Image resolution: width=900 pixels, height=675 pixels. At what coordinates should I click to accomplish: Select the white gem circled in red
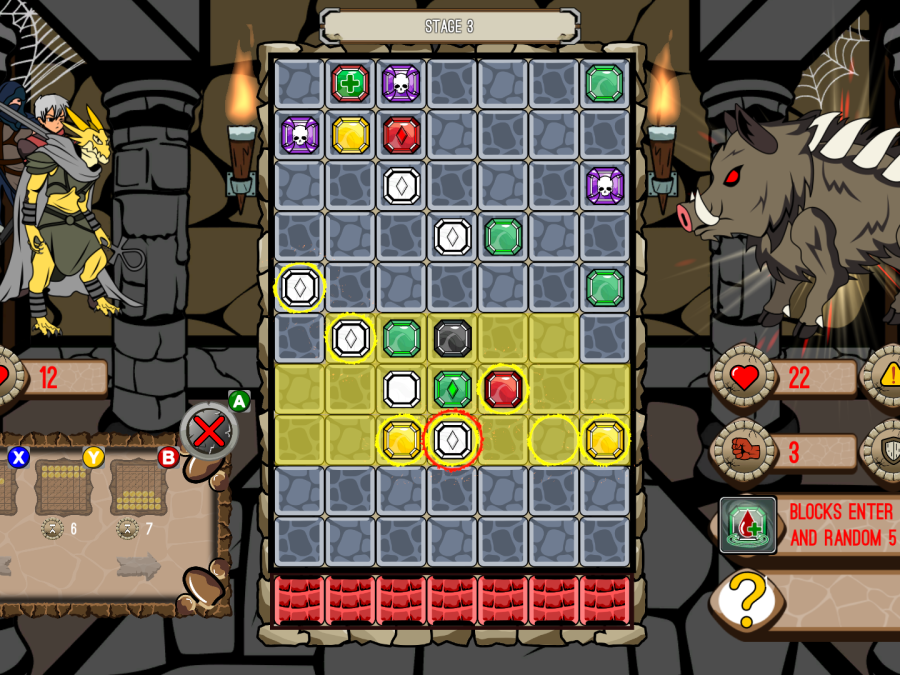pos(453,440)
